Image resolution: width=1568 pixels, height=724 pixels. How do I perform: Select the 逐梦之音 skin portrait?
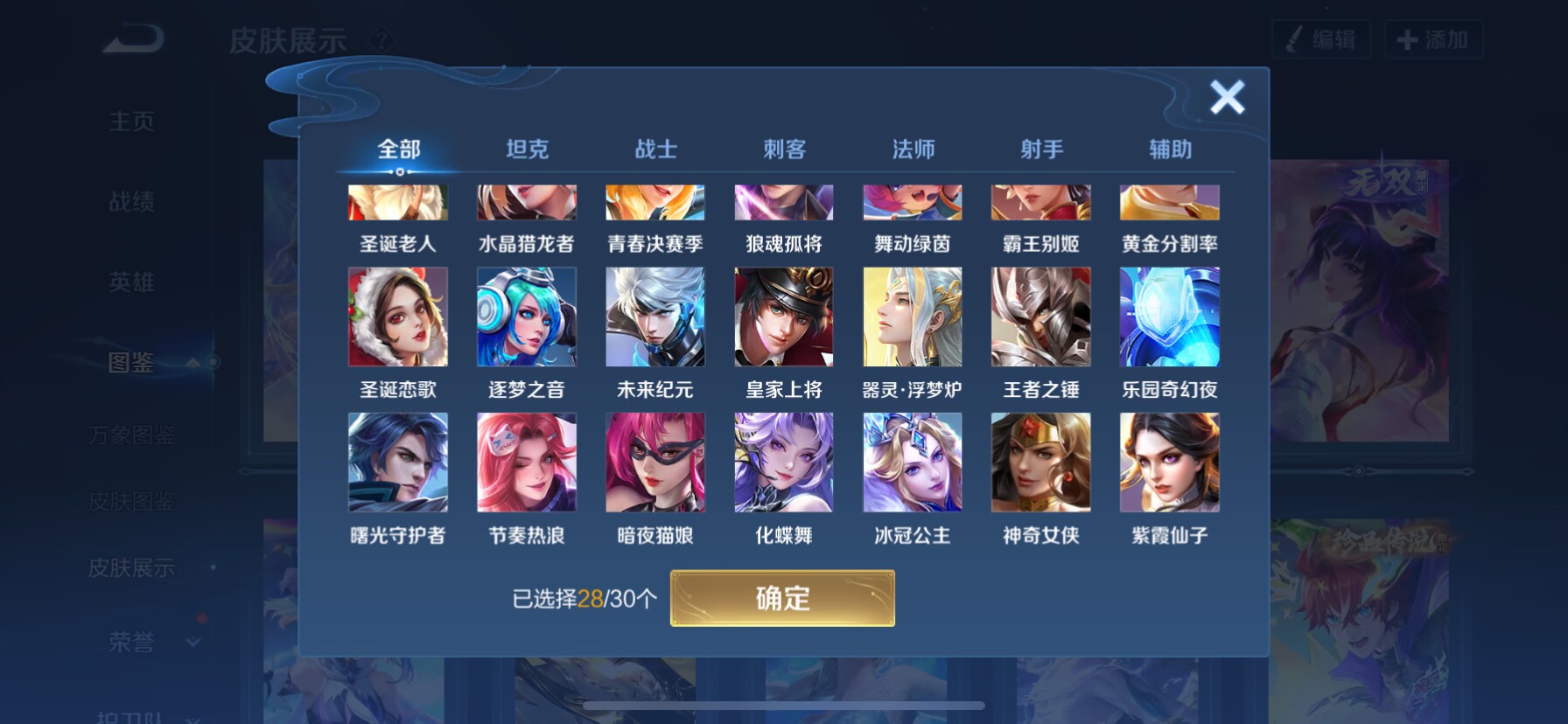526,316
